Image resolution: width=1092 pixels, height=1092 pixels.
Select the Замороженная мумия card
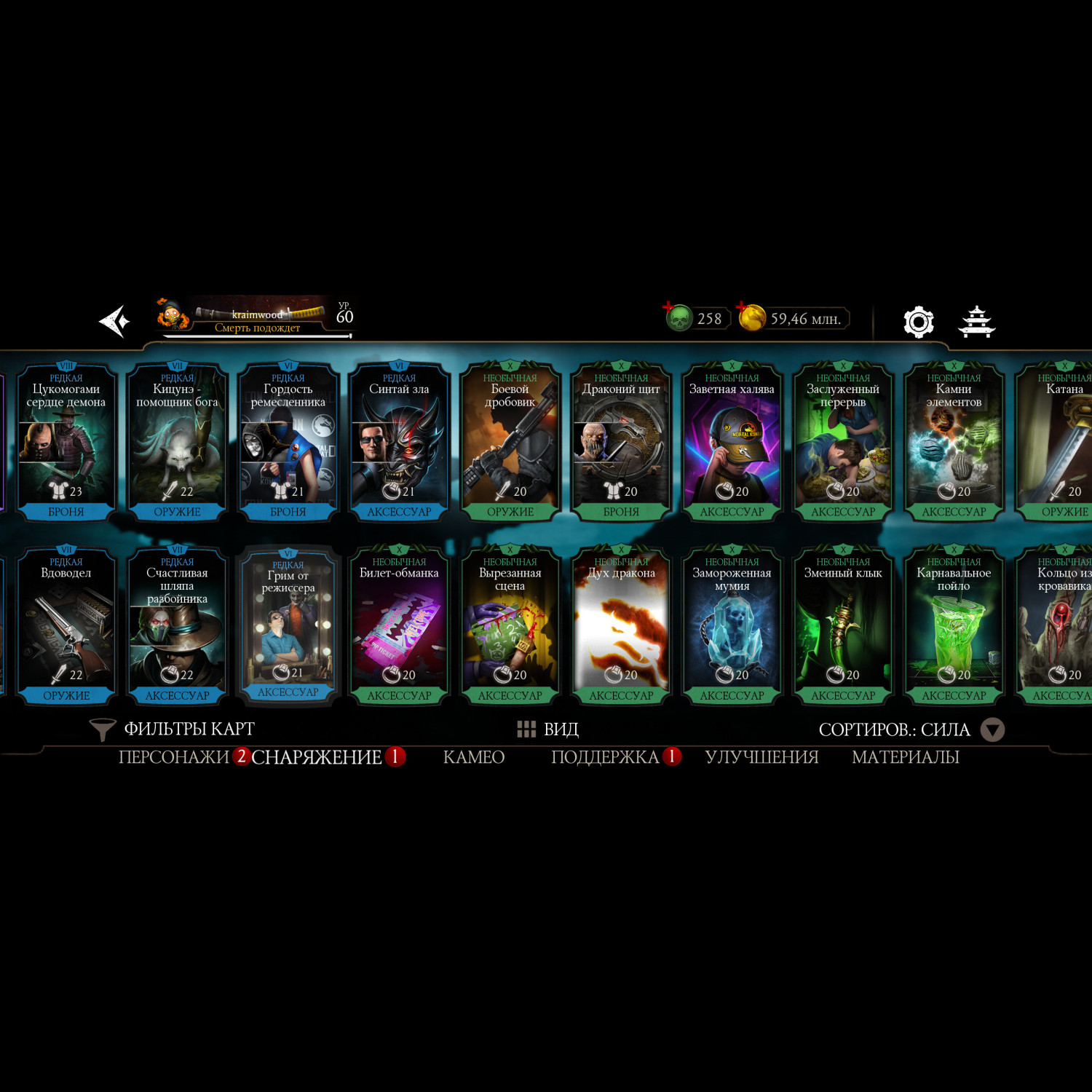[732, 626]
